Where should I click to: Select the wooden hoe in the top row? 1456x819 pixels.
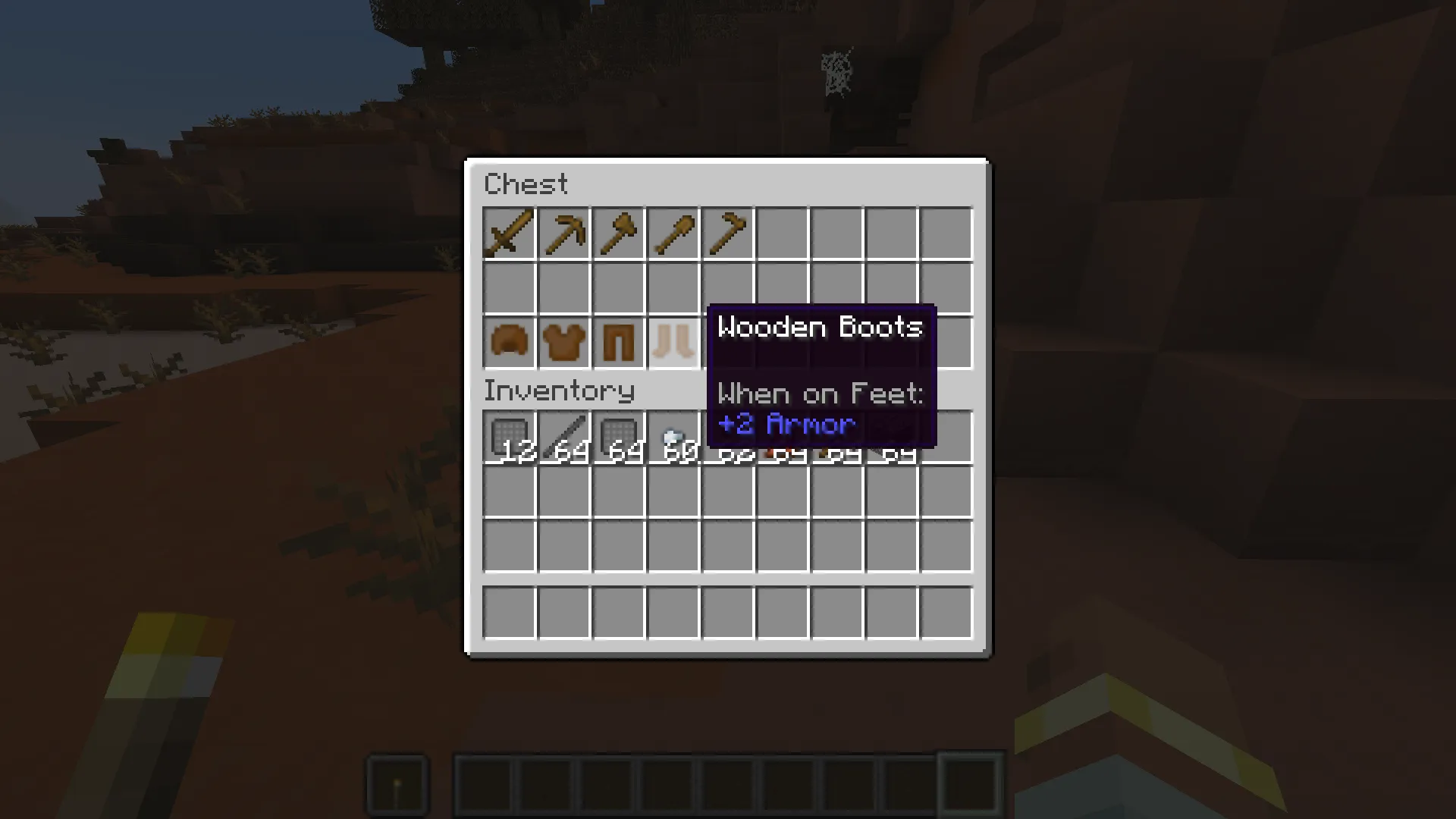click(727, 234)
